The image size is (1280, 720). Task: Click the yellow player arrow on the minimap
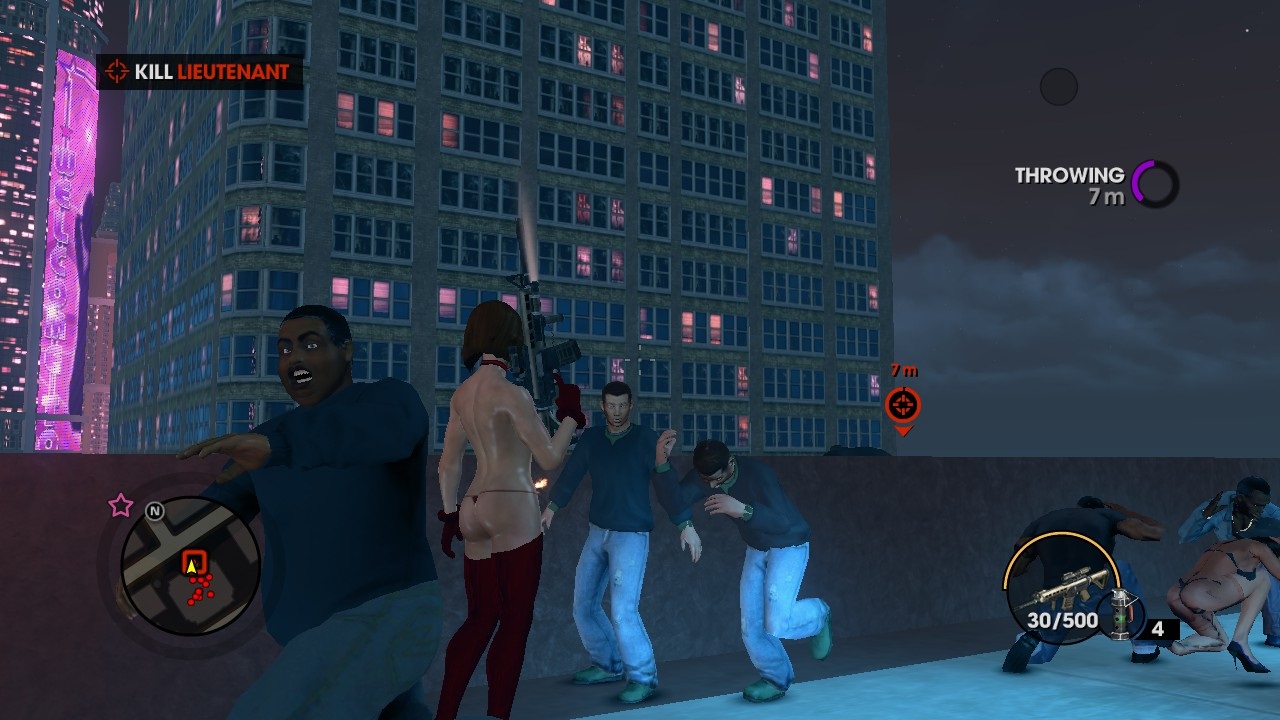tap(191, 565)
